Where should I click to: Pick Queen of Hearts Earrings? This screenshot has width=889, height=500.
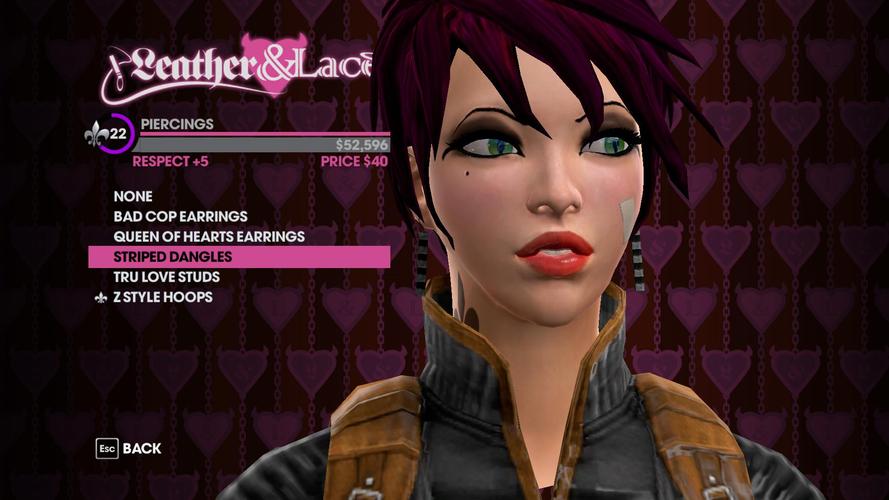tap(209, 237)
